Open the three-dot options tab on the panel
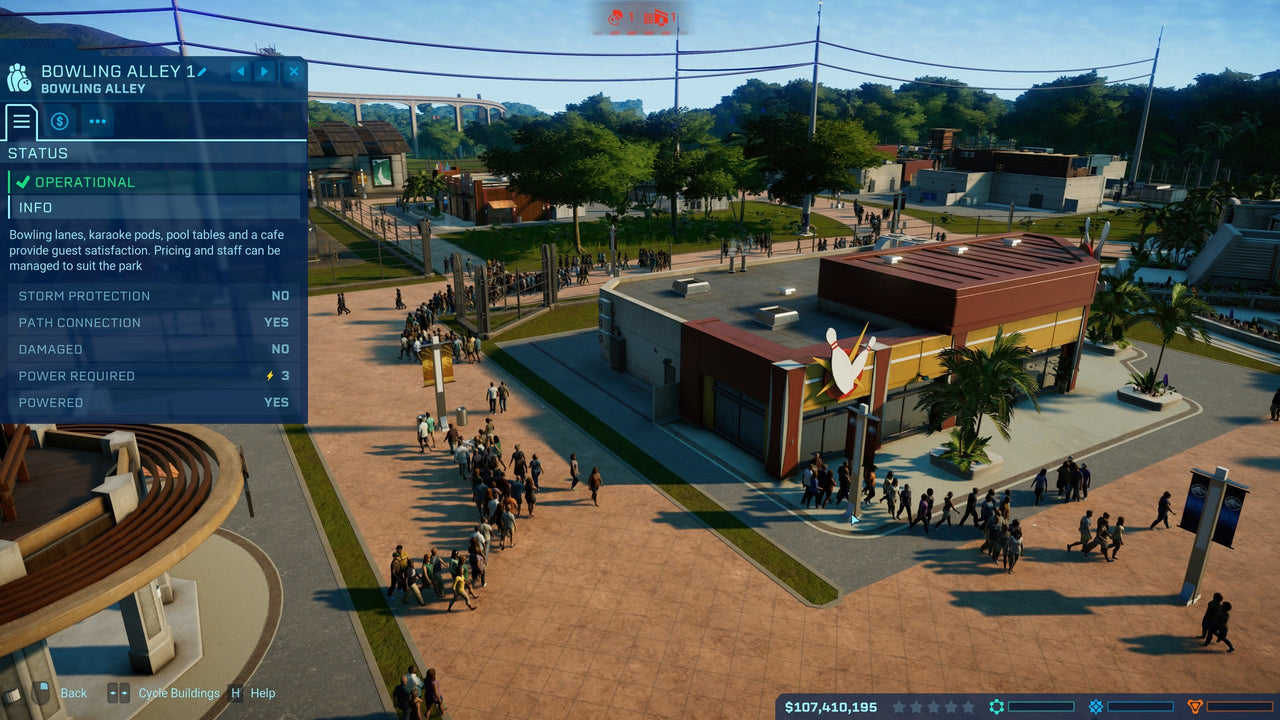1280x720 pixels. coord(97,121)
